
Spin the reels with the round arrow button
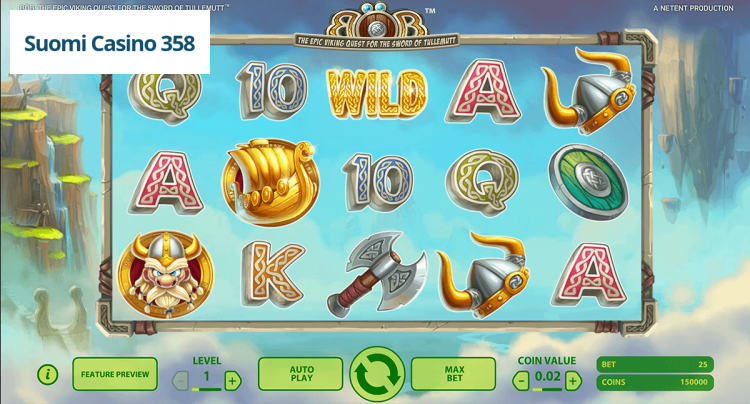(x=377, y=375)
